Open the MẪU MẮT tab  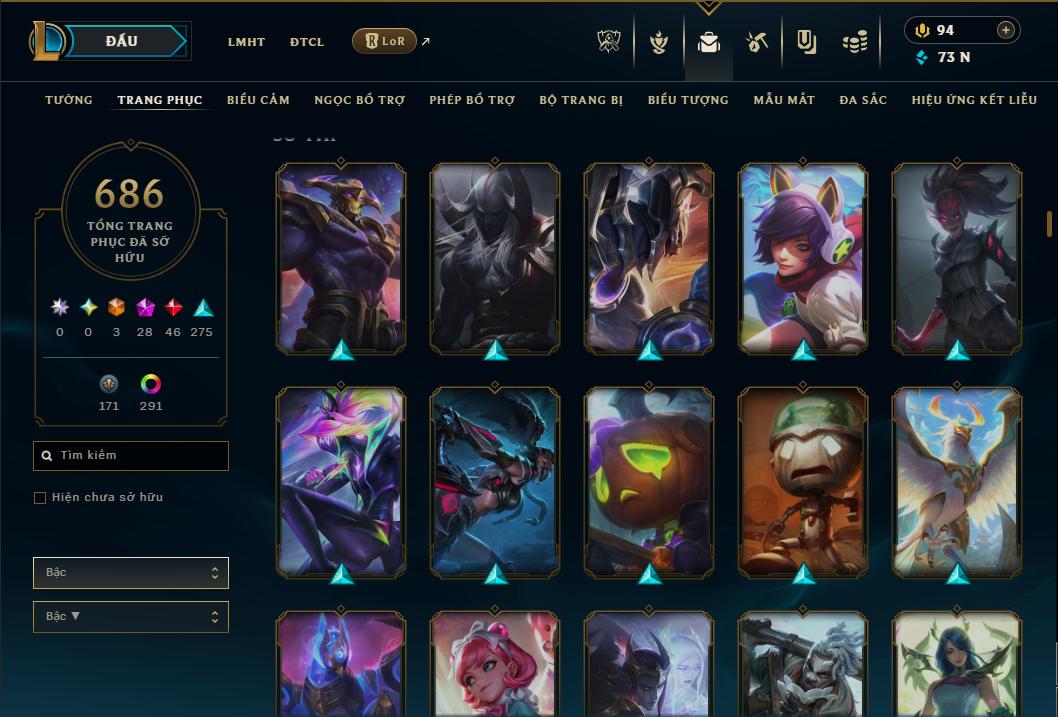(x=784, y=100)
